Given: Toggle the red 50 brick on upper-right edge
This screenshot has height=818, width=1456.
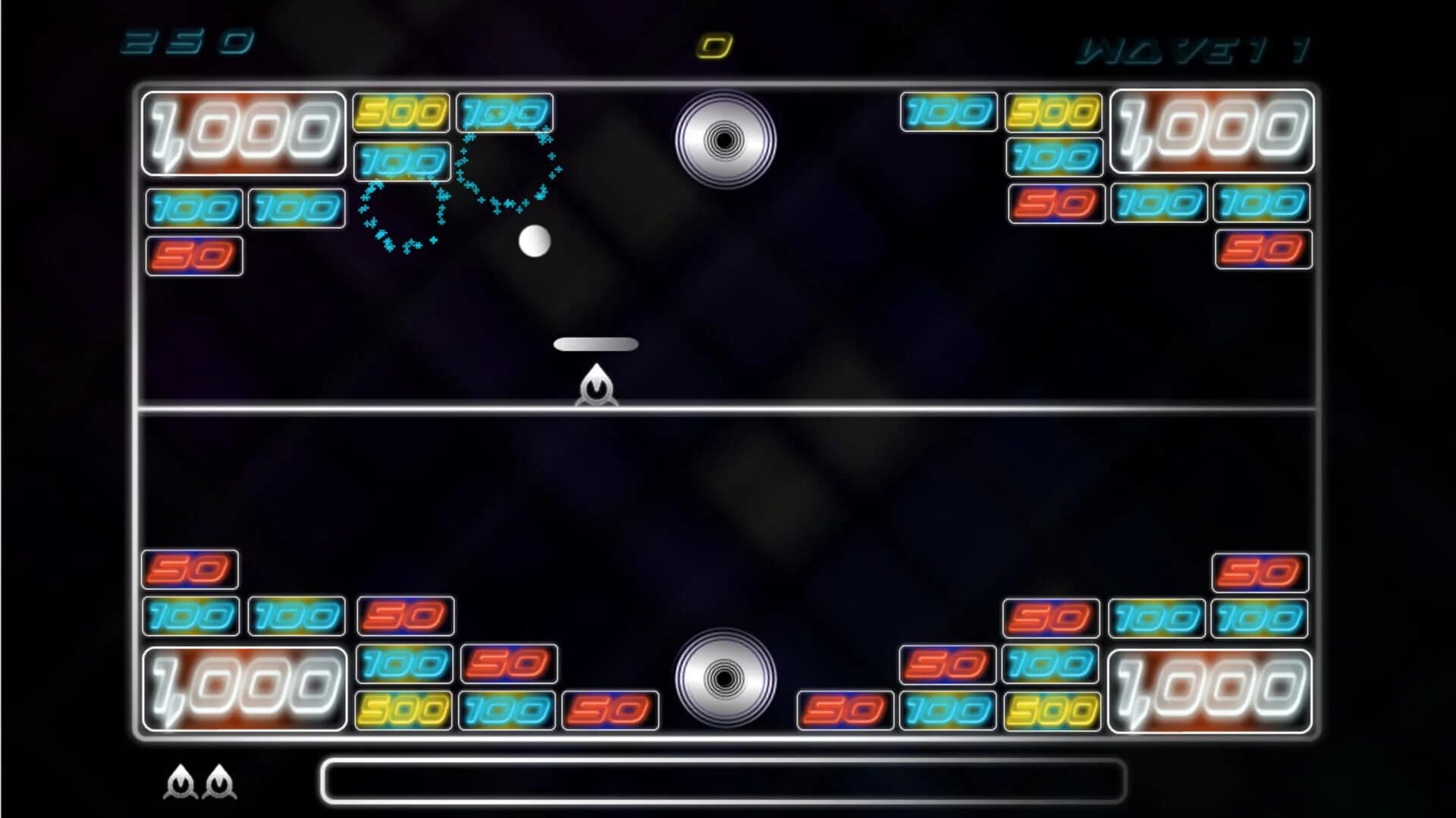Looking at the screenshot, I should pos(1263,247).
